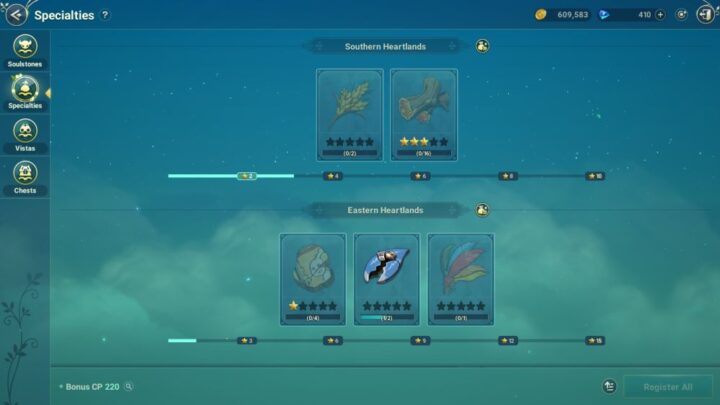
Task: Exit the screen via door icon
Action: (705, 15)
